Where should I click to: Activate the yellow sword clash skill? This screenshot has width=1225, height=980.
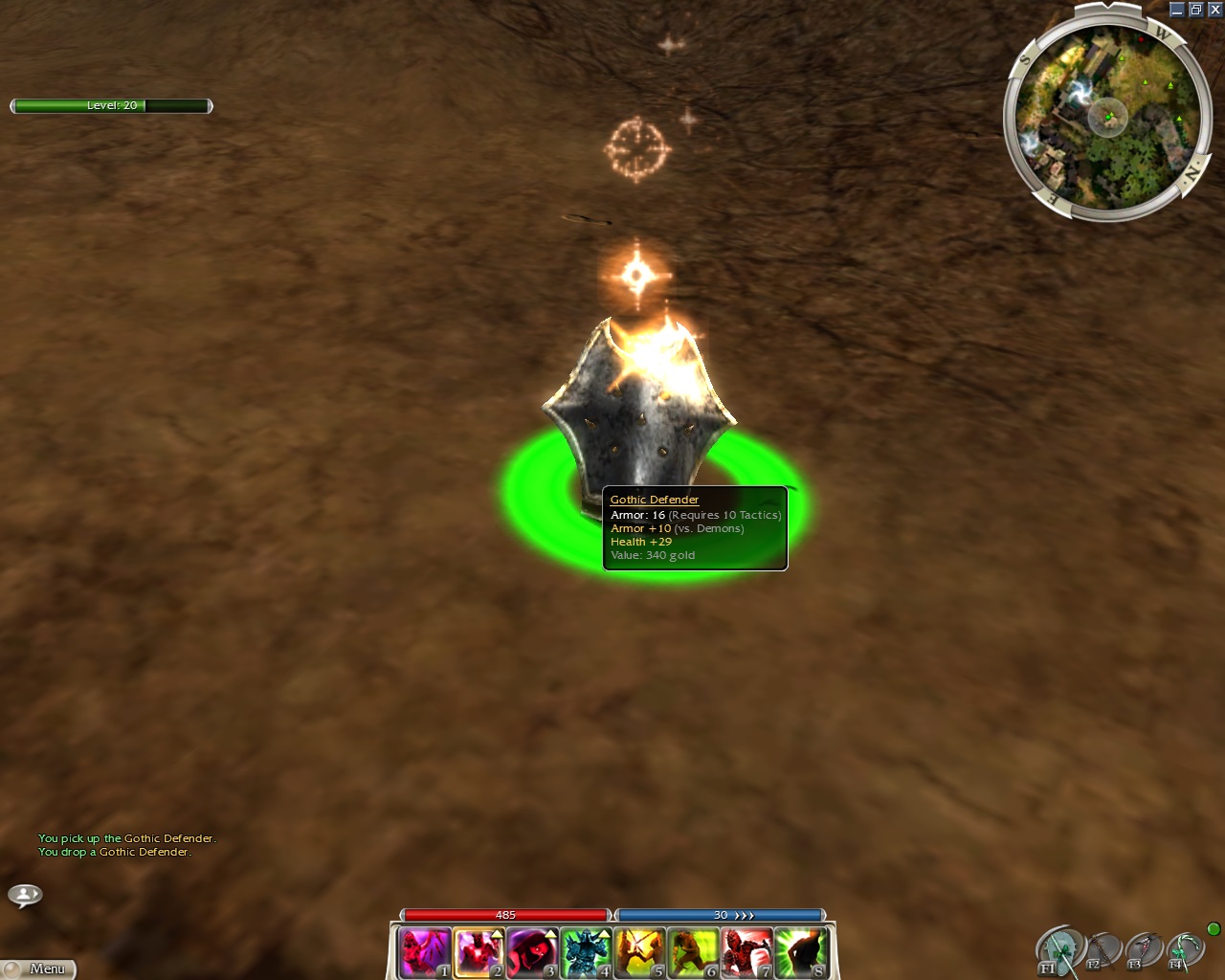[x=638, y=953]
